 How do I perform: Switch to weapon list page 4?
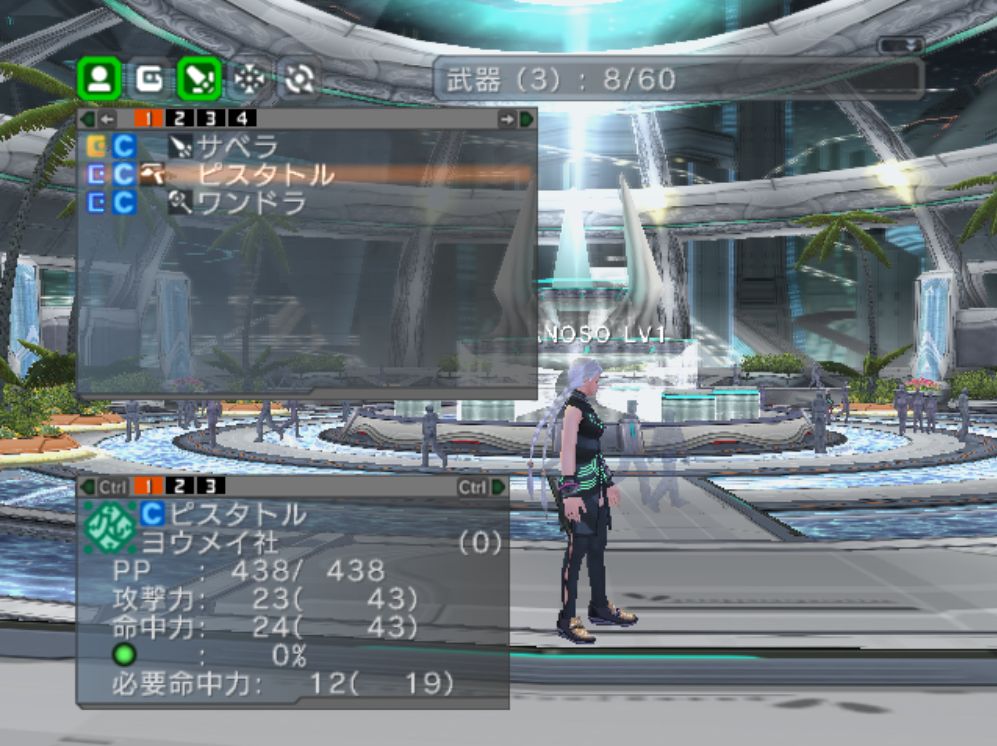(x=241, y=119)
